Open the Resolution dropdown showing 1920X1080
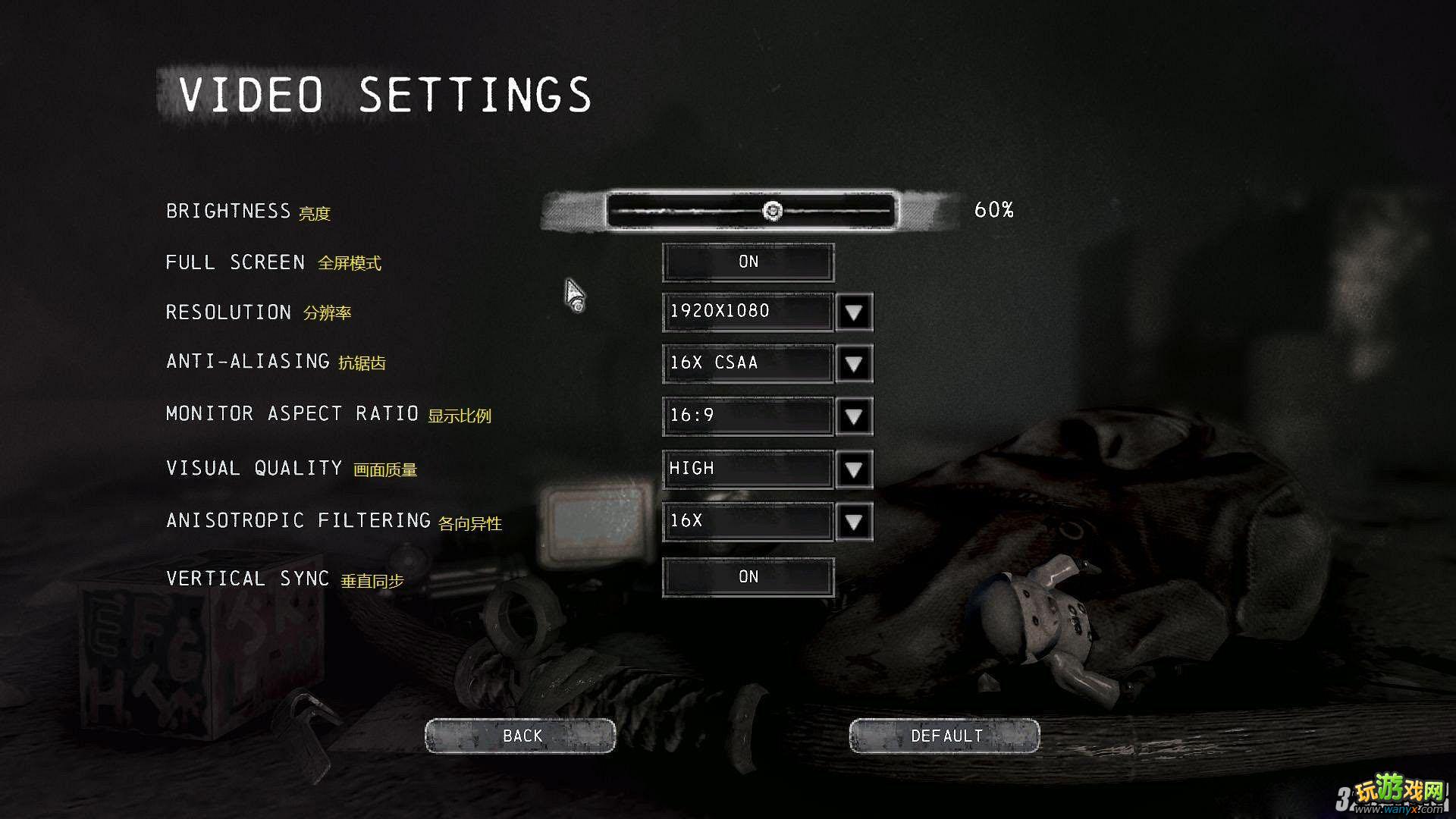 pos(853,312)
